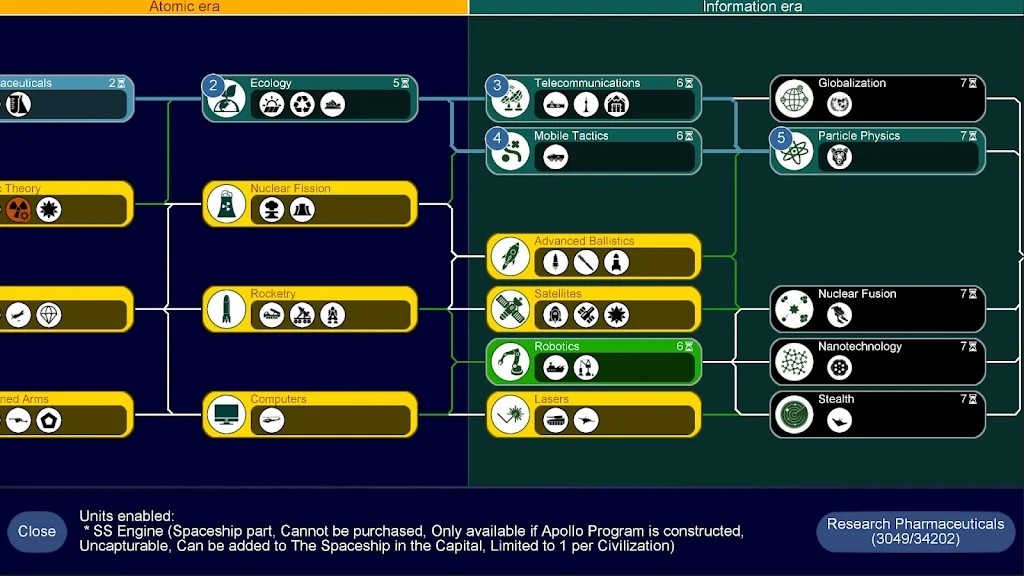Pick the Nanotechnology technology
This screenshot has width=1024, height=576.
[877, 362]
